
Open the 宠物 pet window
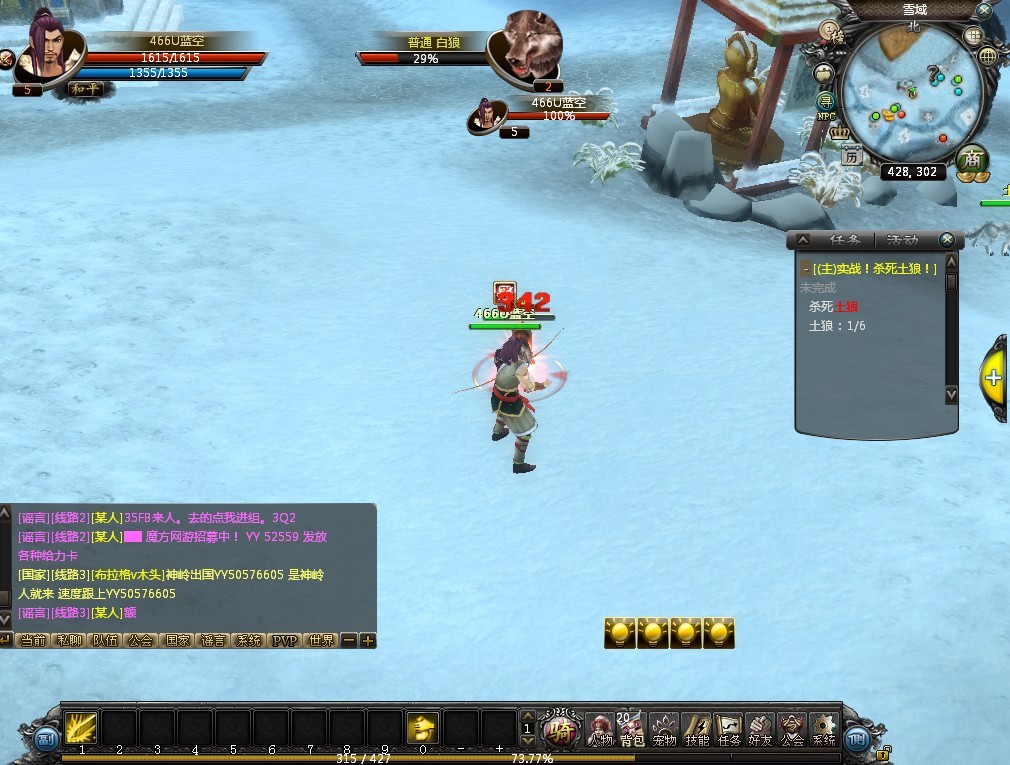664,729
